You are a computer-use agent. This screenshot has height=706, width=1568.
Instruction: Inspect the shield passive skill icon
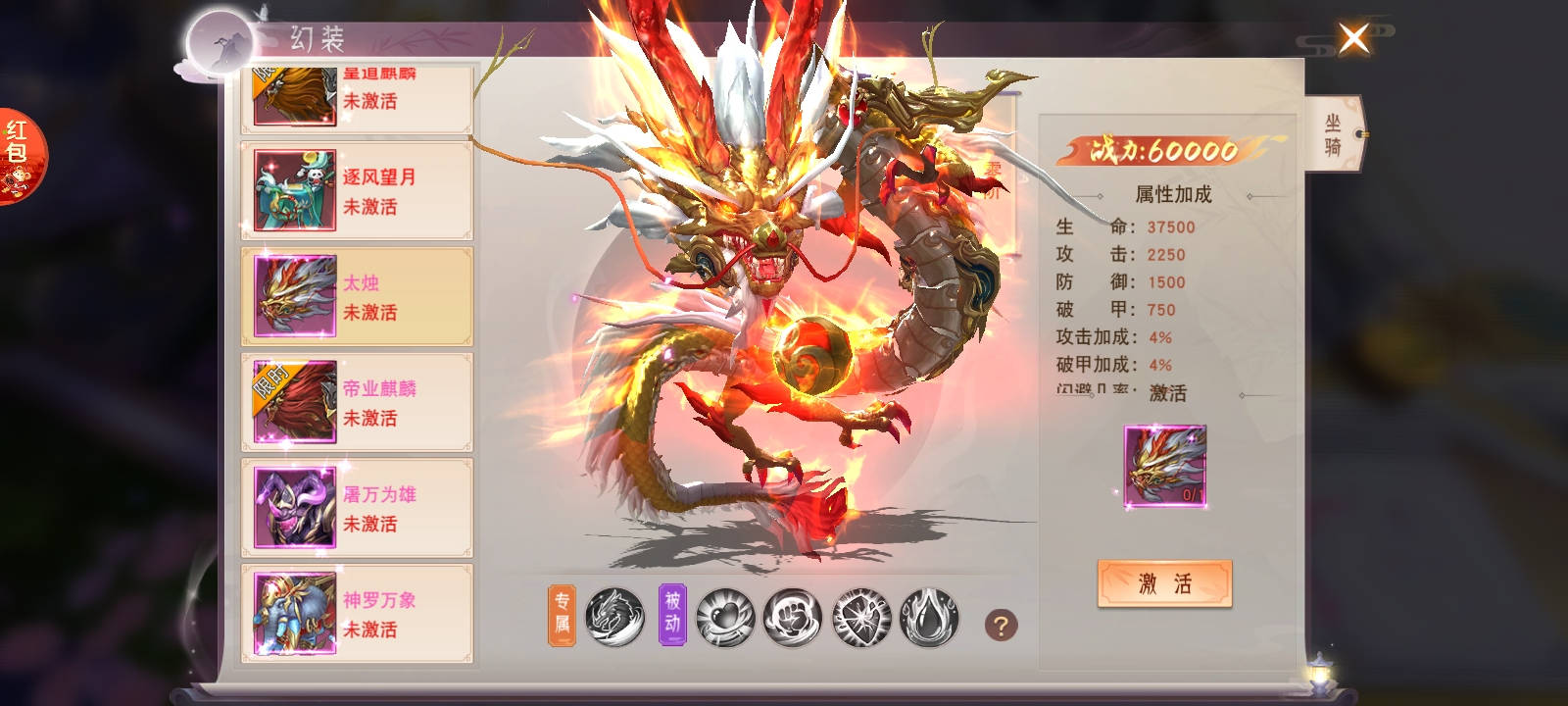coord(860,617)
